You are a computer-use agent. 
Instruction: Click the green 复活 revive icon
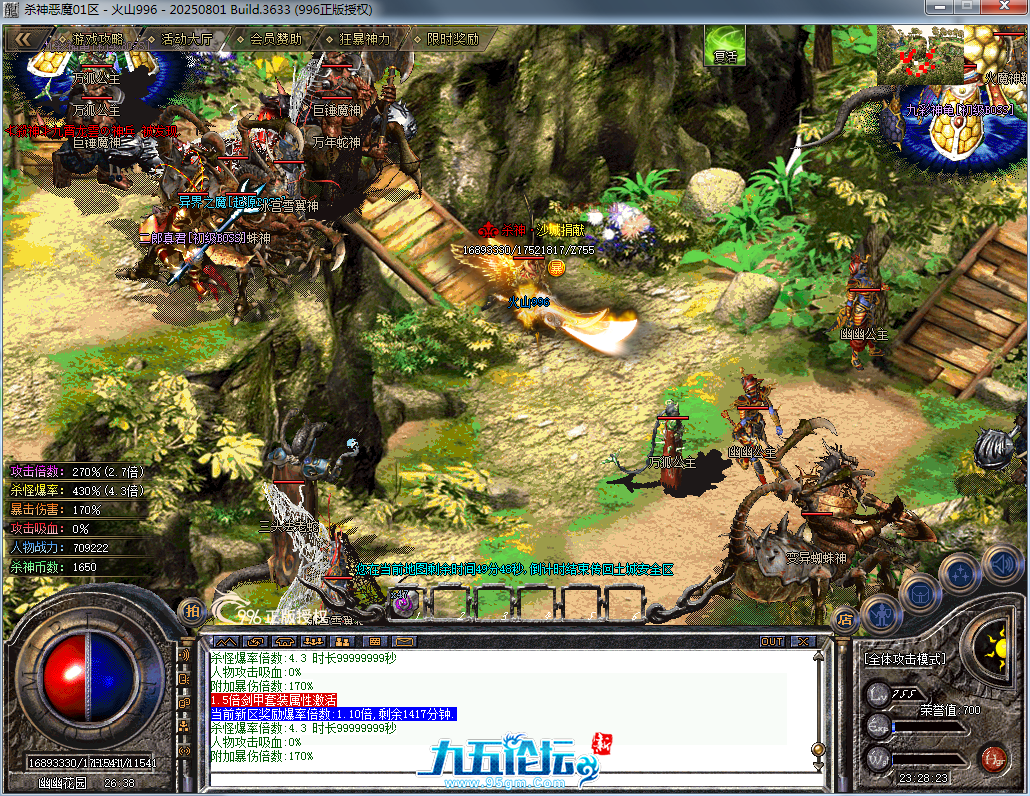724,45
